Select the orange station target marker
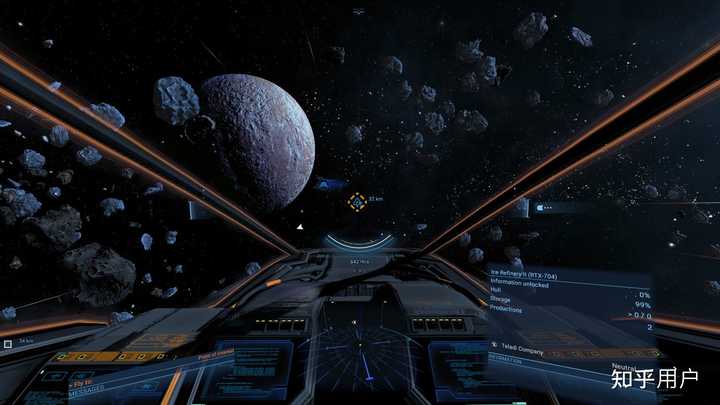 (x=357, y=201)
